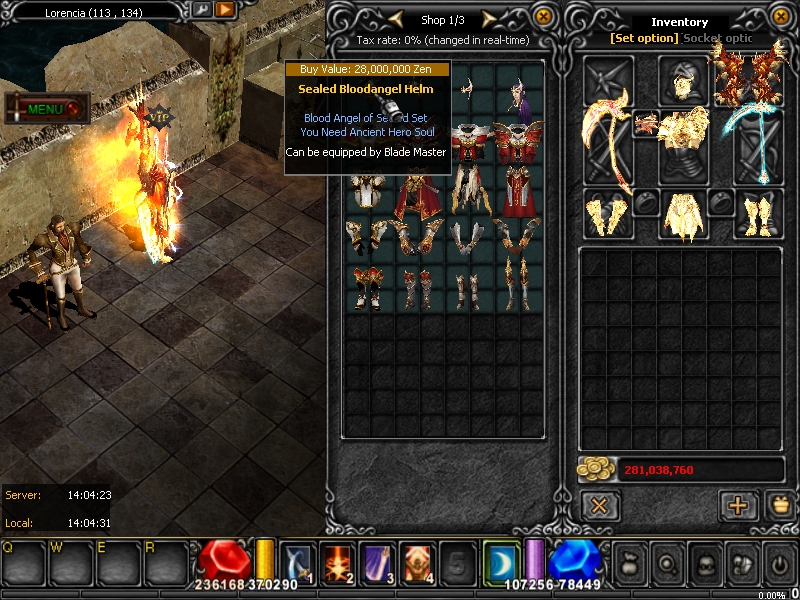Activate skill slot 1 on the hotbar
Screen dimensions: 800x600
coord(297,561)
